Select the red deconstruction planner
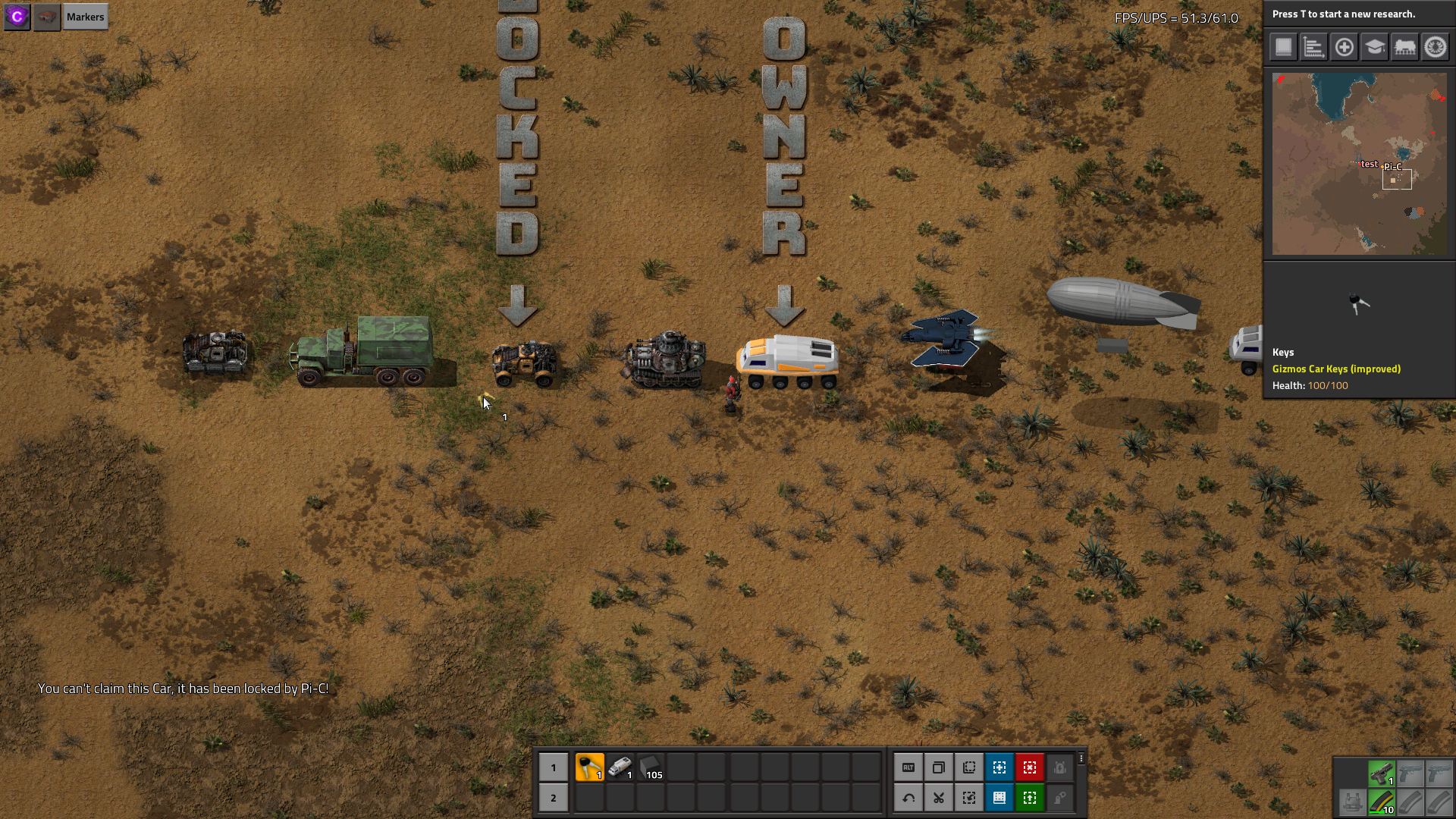This screenshot has height=819, width=1456. 1029,767
